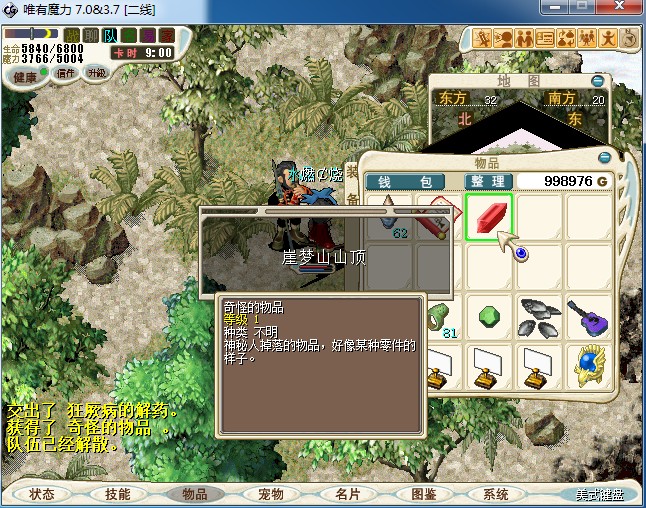646x508 pixels.
Task: Click the 健康 (health) status button
Action: pyautogui.click(x=24, y=76)
